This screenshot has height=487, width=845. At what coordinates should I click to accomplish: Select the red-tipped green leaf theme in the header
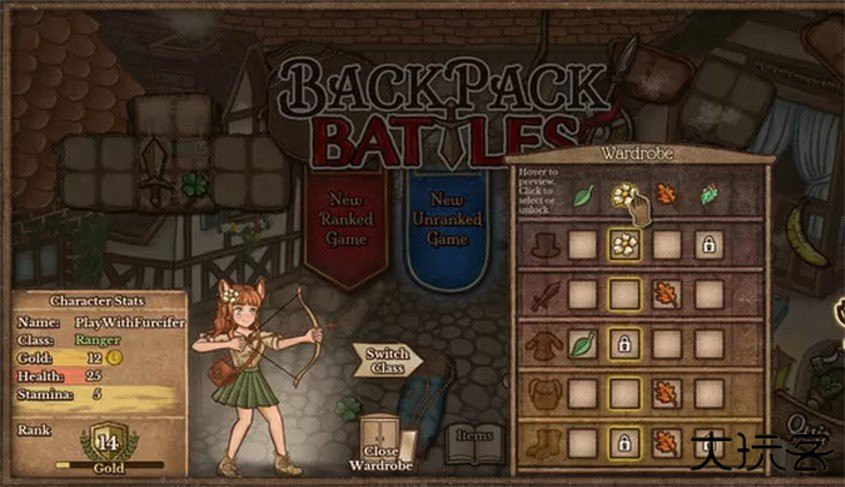click(709, 194)
